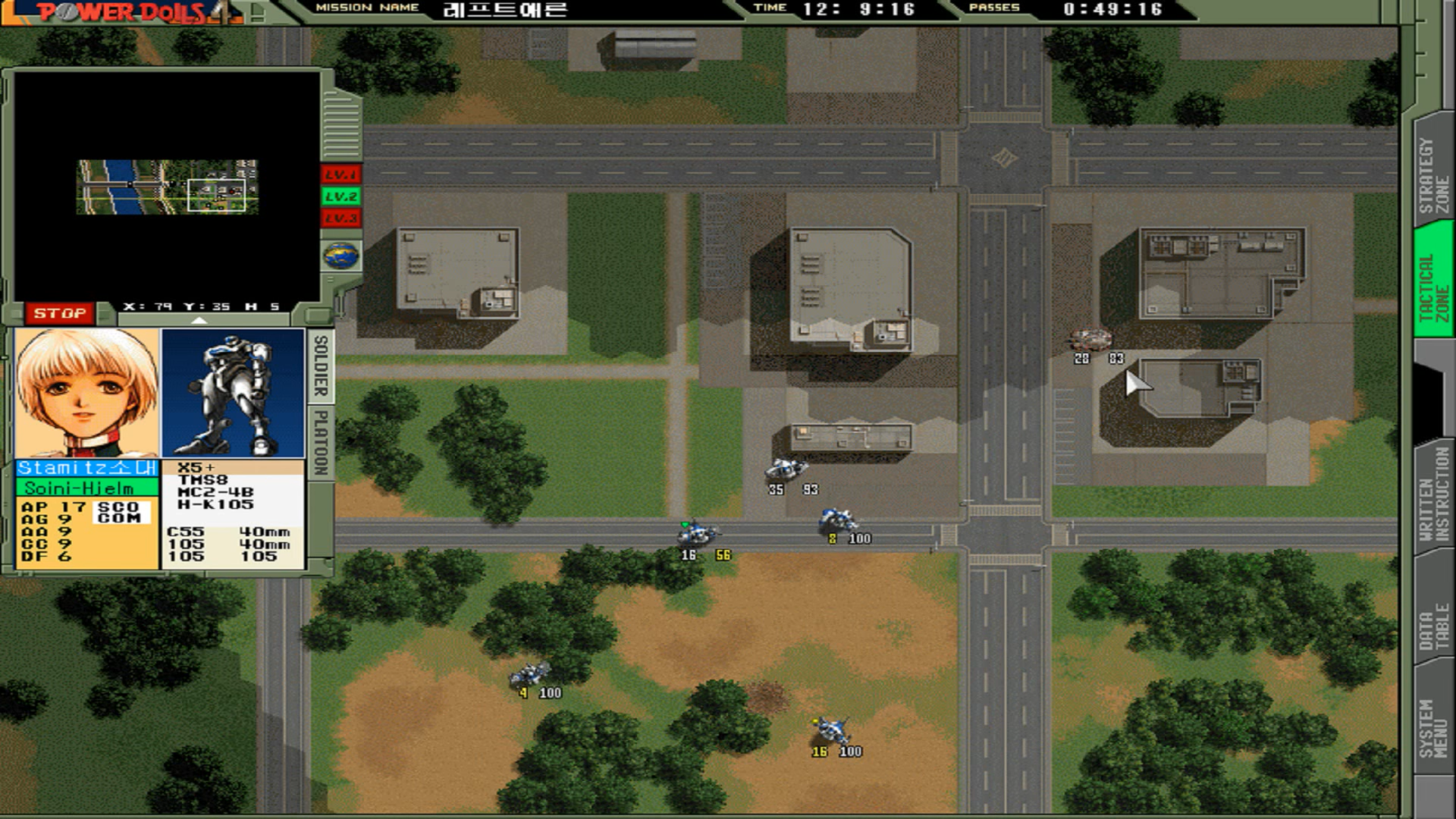Click the red STOP button

pyautogui.click(x=59, y=313)
